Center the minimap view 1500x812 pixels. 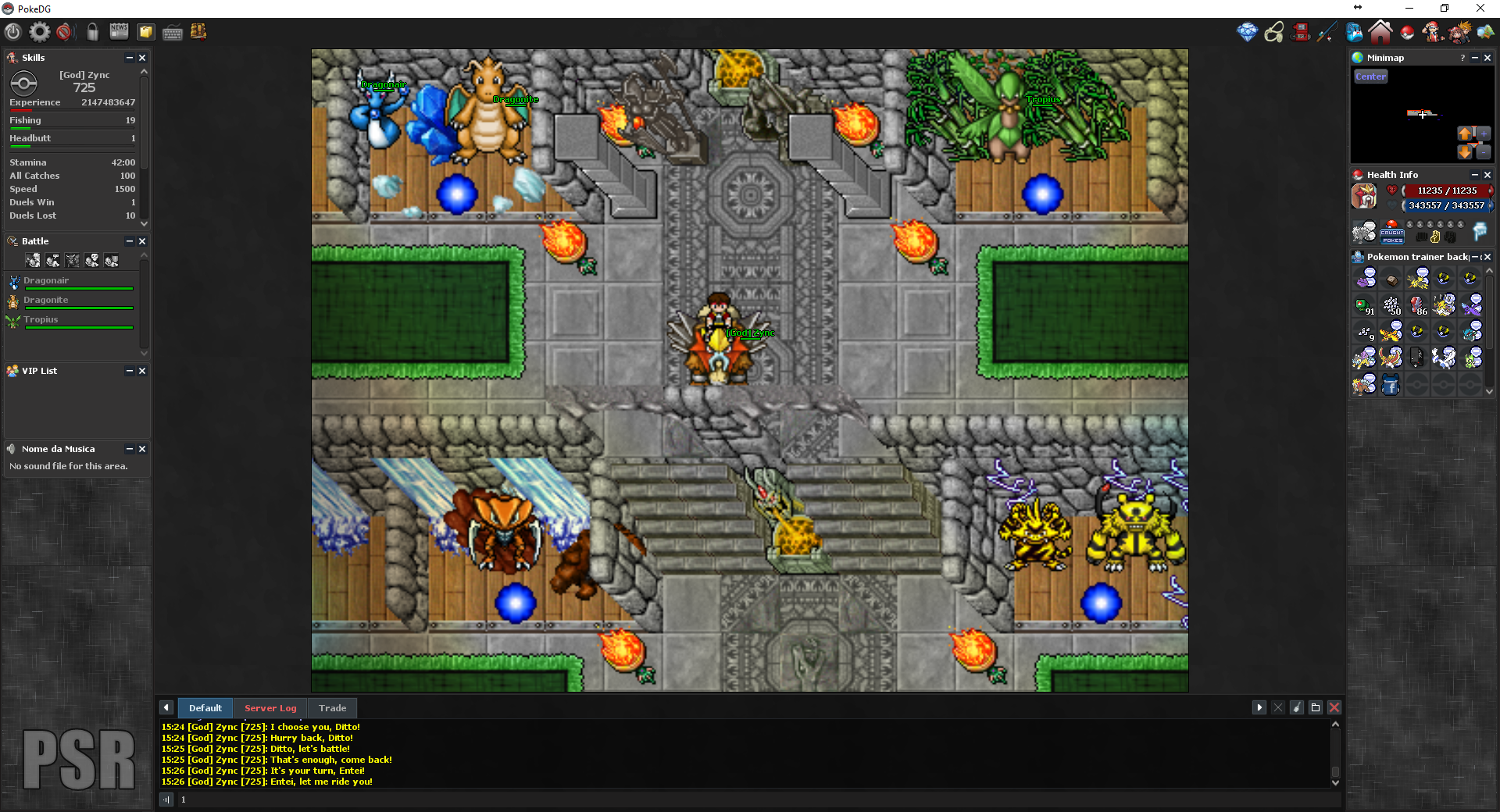(x=1370, y=77)
